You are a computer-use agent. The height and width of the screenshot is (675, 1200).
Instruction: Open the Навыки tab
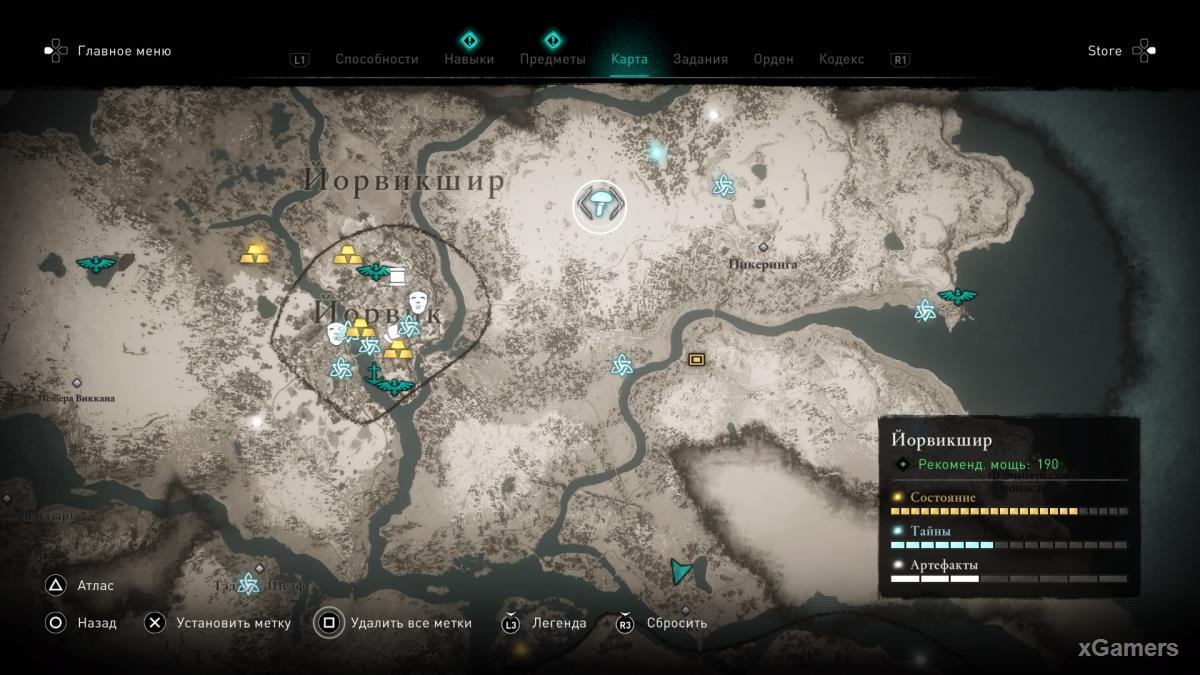click(469, 59)
